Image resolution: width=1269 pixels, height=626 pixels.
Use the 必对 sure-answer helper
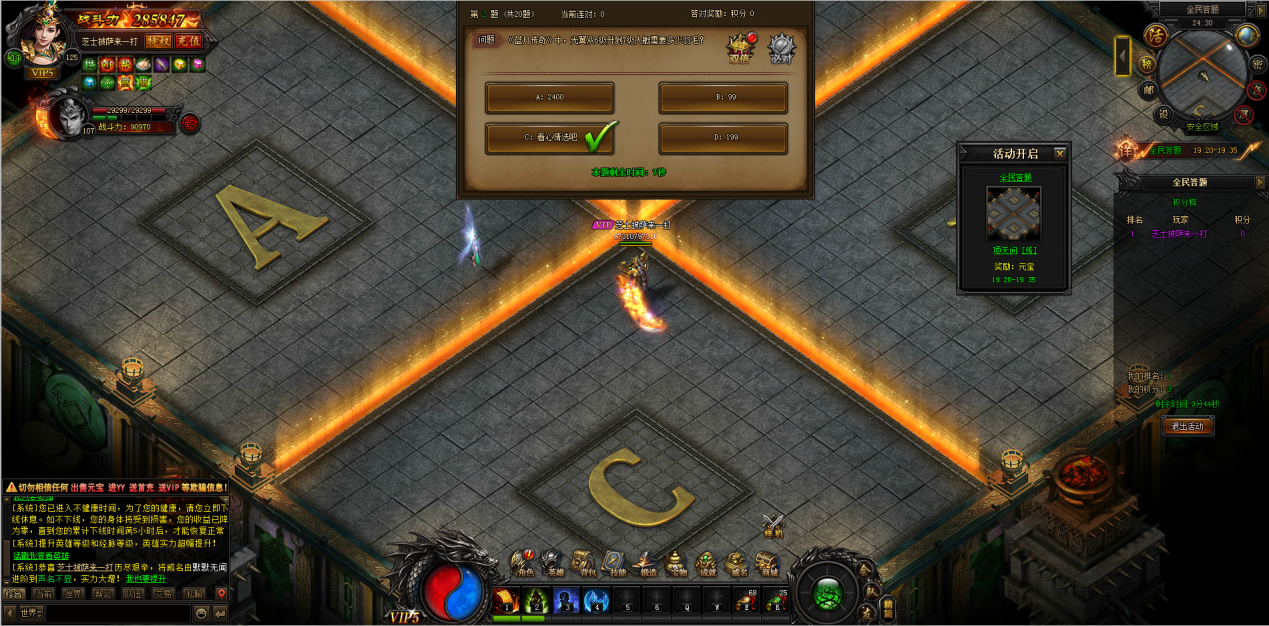point(781,48)
